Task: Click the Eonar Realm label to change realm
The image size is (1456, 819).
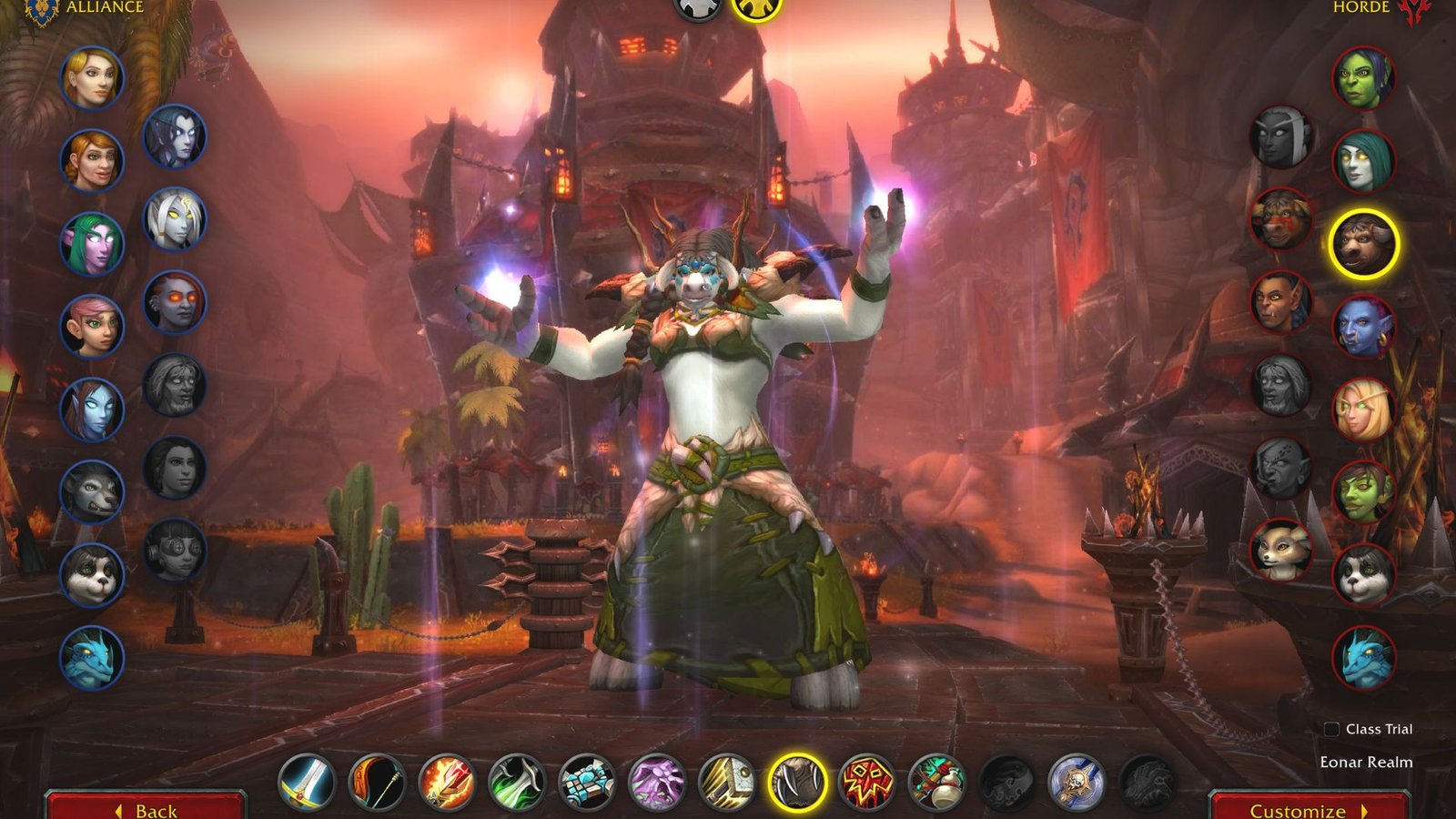Action: click(1365, 763)
